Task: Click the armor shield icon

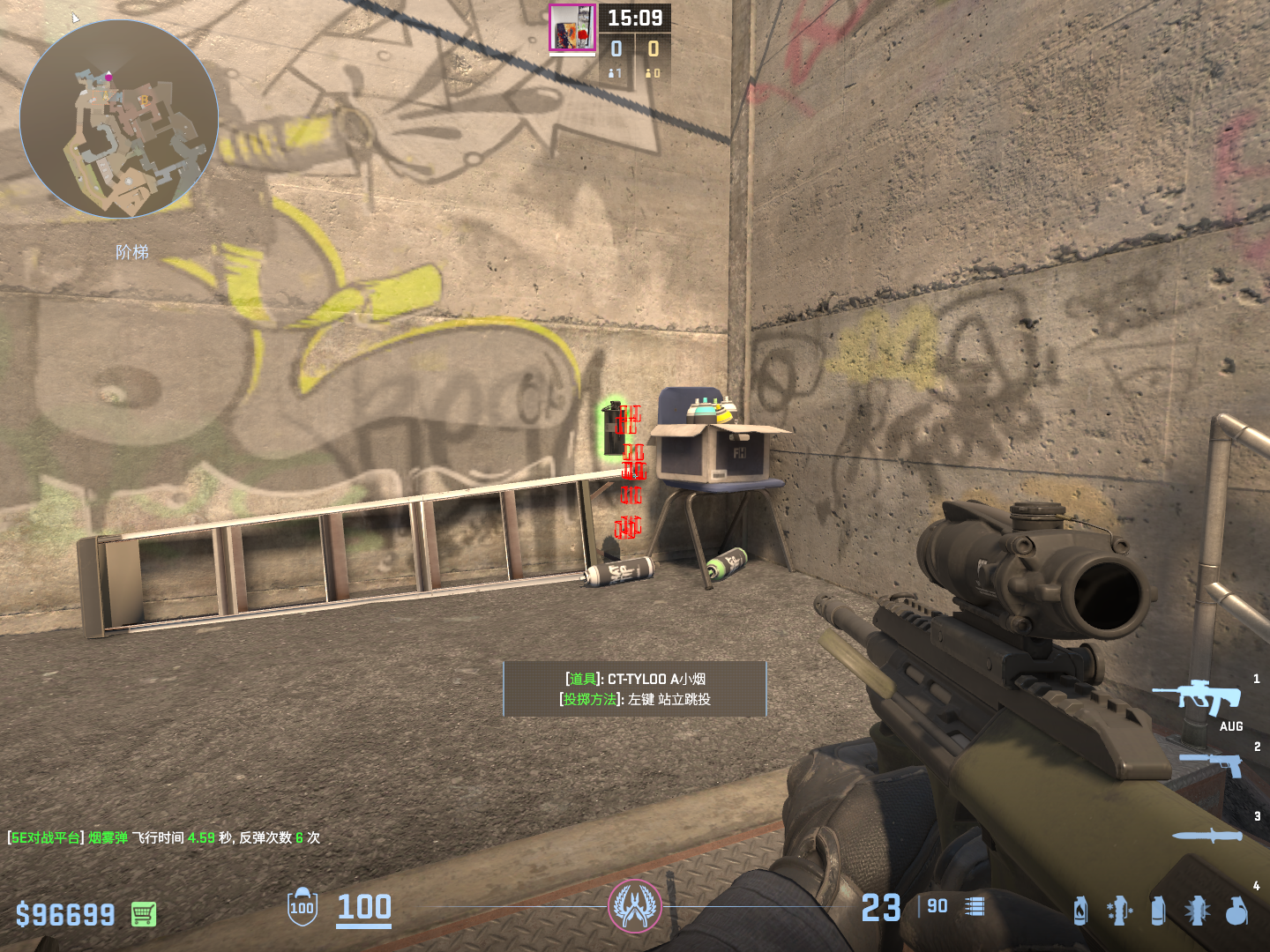Action: click(x=302, y=907)
